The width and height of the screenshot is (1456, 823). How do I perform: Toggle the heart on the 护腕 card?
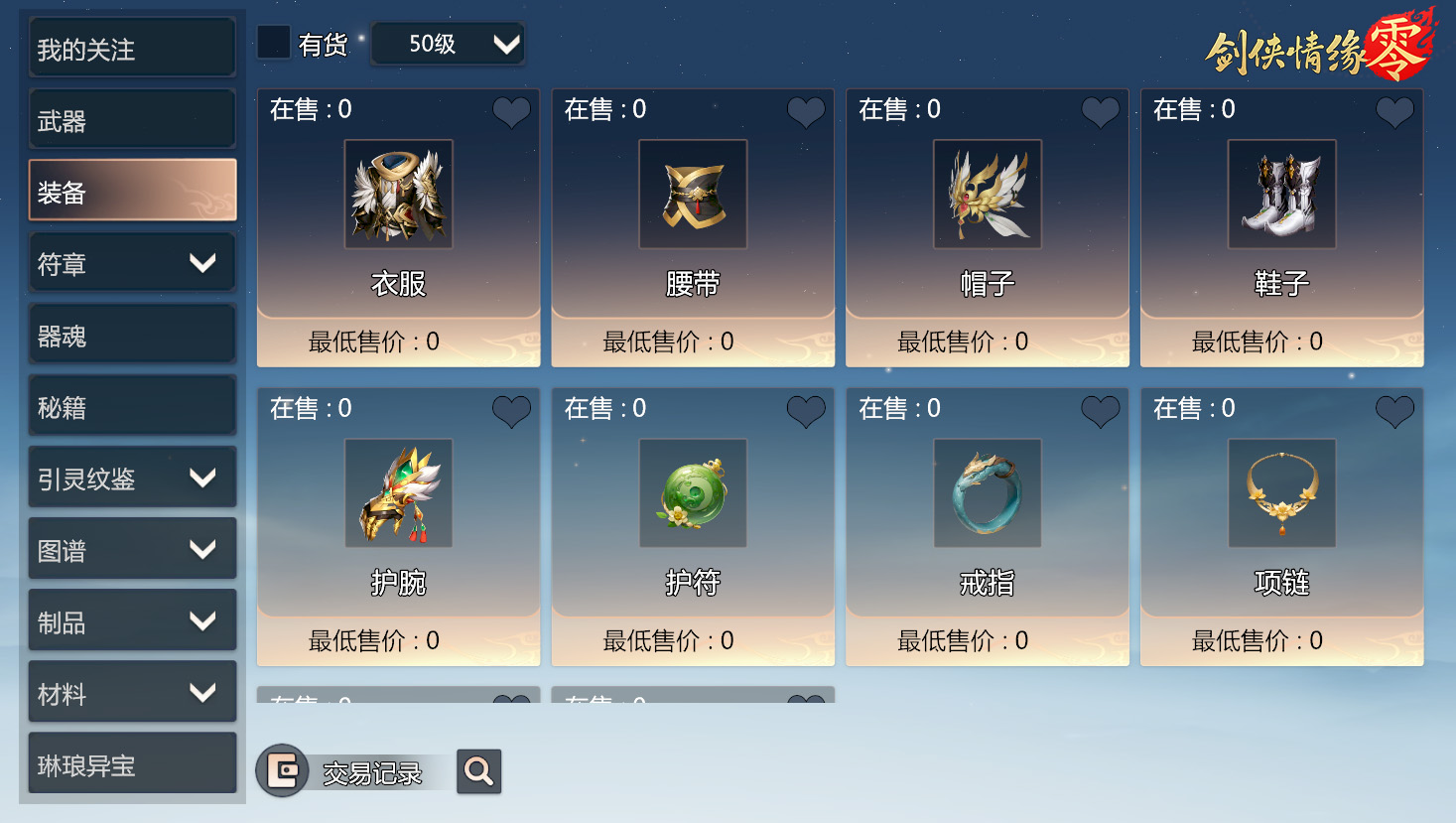[x=511, y=412]
